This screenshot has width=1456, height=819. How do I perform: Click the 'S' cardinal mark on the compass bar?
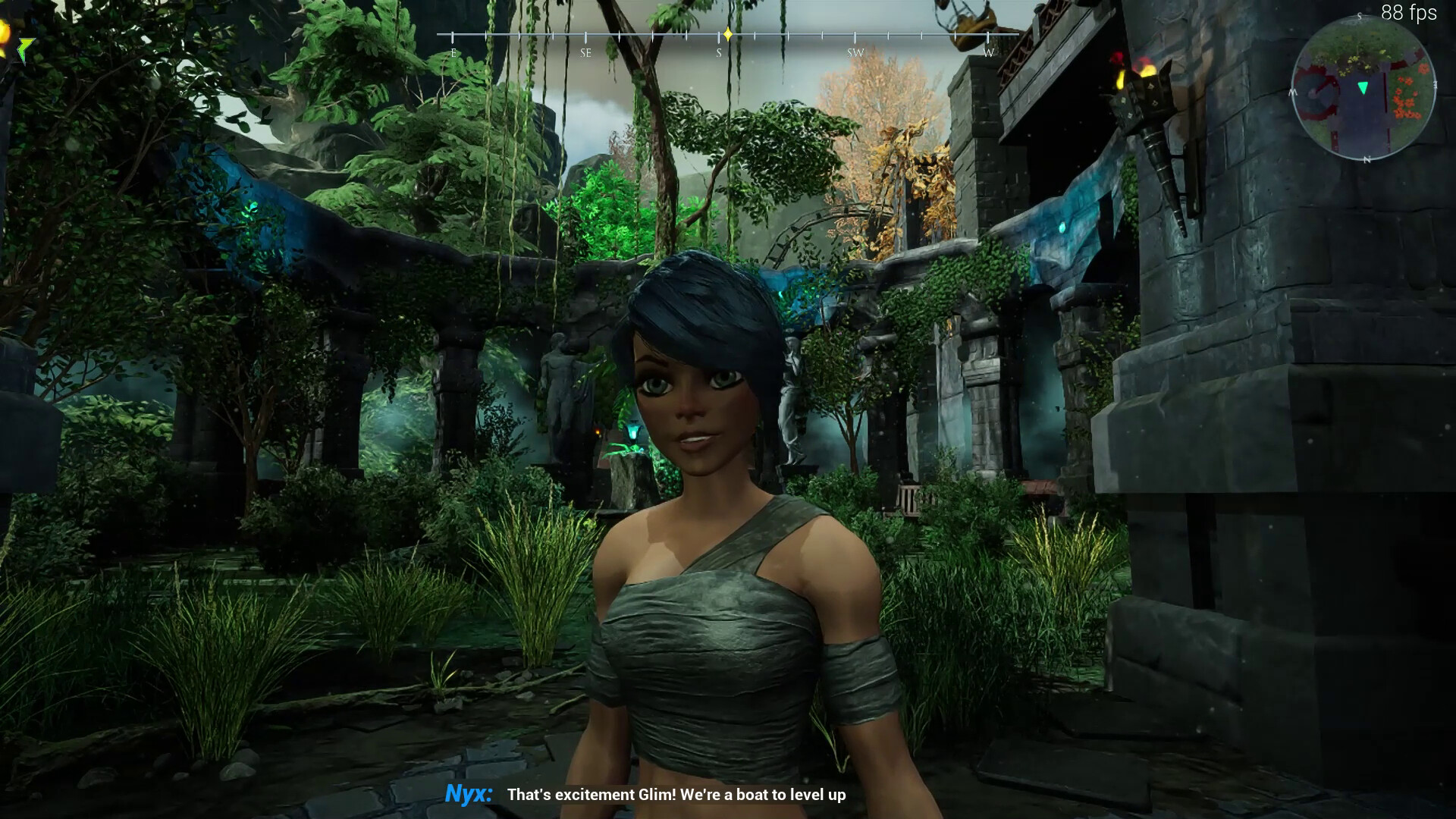coord(719,52)
